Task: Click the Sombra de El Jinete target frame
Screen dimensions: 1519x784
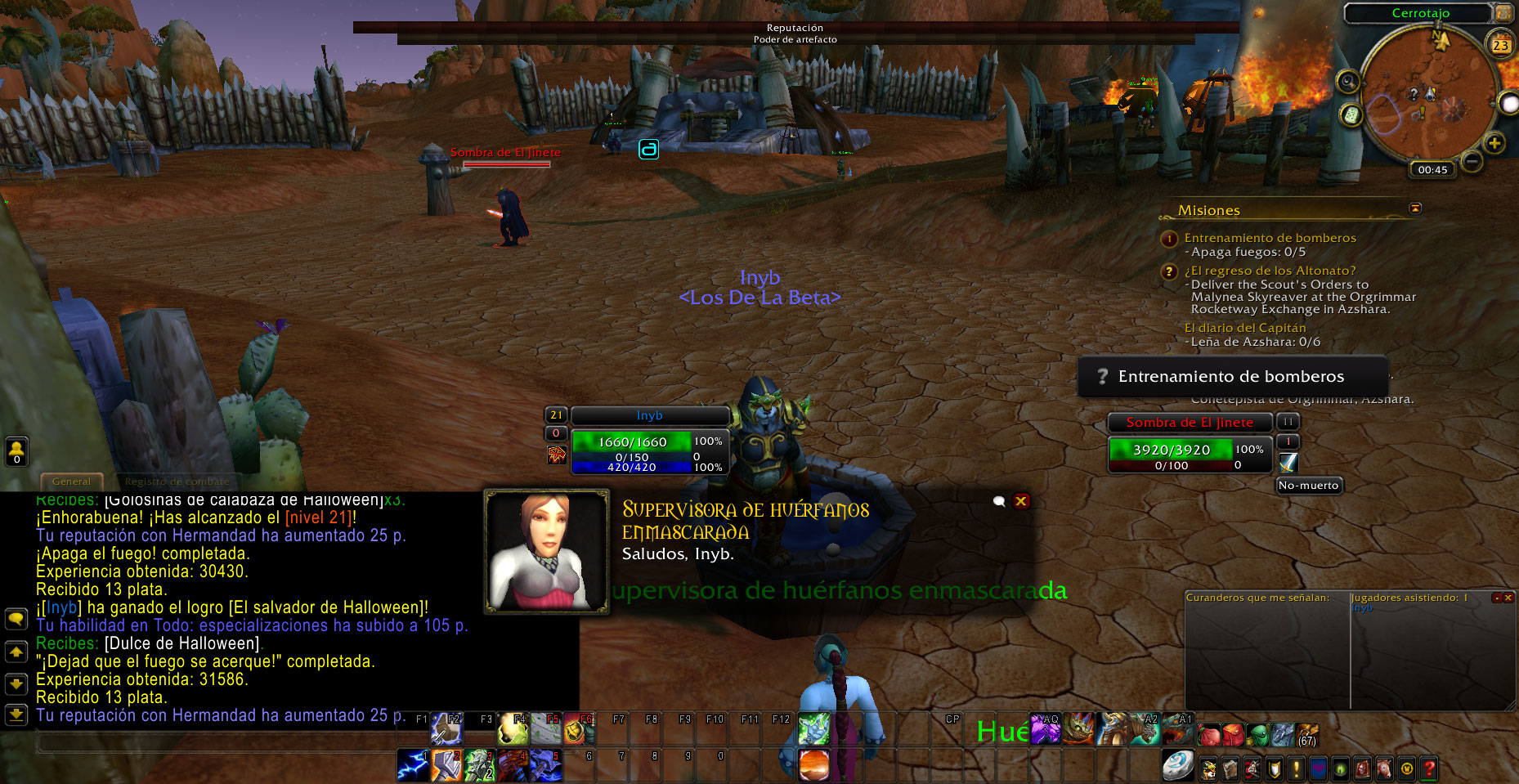Action: tap(1190, 423)
